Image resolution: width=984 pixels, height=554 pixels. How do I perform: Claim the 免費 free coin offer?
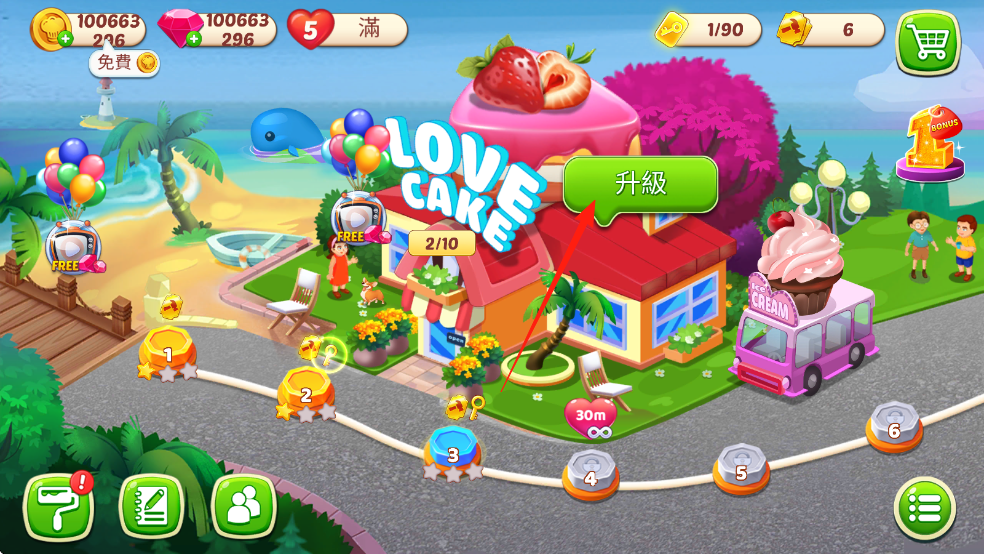(125, 64)
